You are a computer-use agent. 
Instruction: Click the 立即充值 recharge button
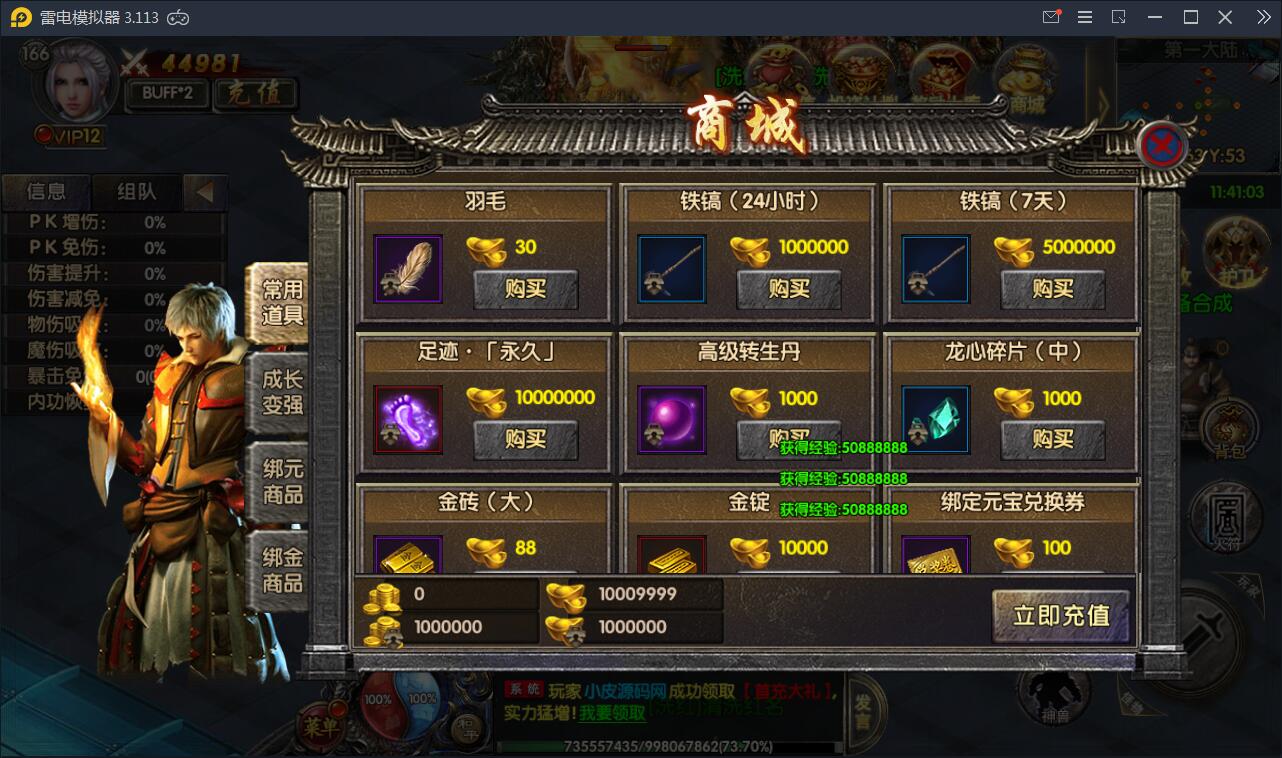(1060, 617)
